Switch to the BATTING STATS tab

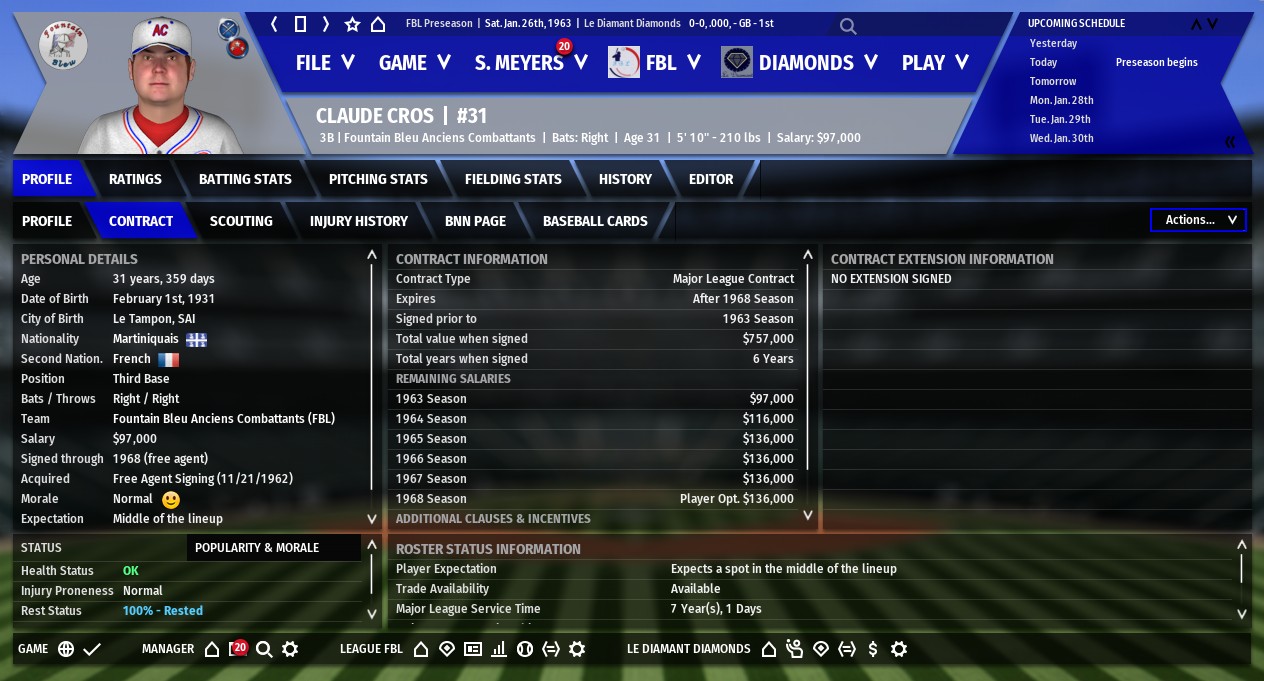click(x=245, y=179)
